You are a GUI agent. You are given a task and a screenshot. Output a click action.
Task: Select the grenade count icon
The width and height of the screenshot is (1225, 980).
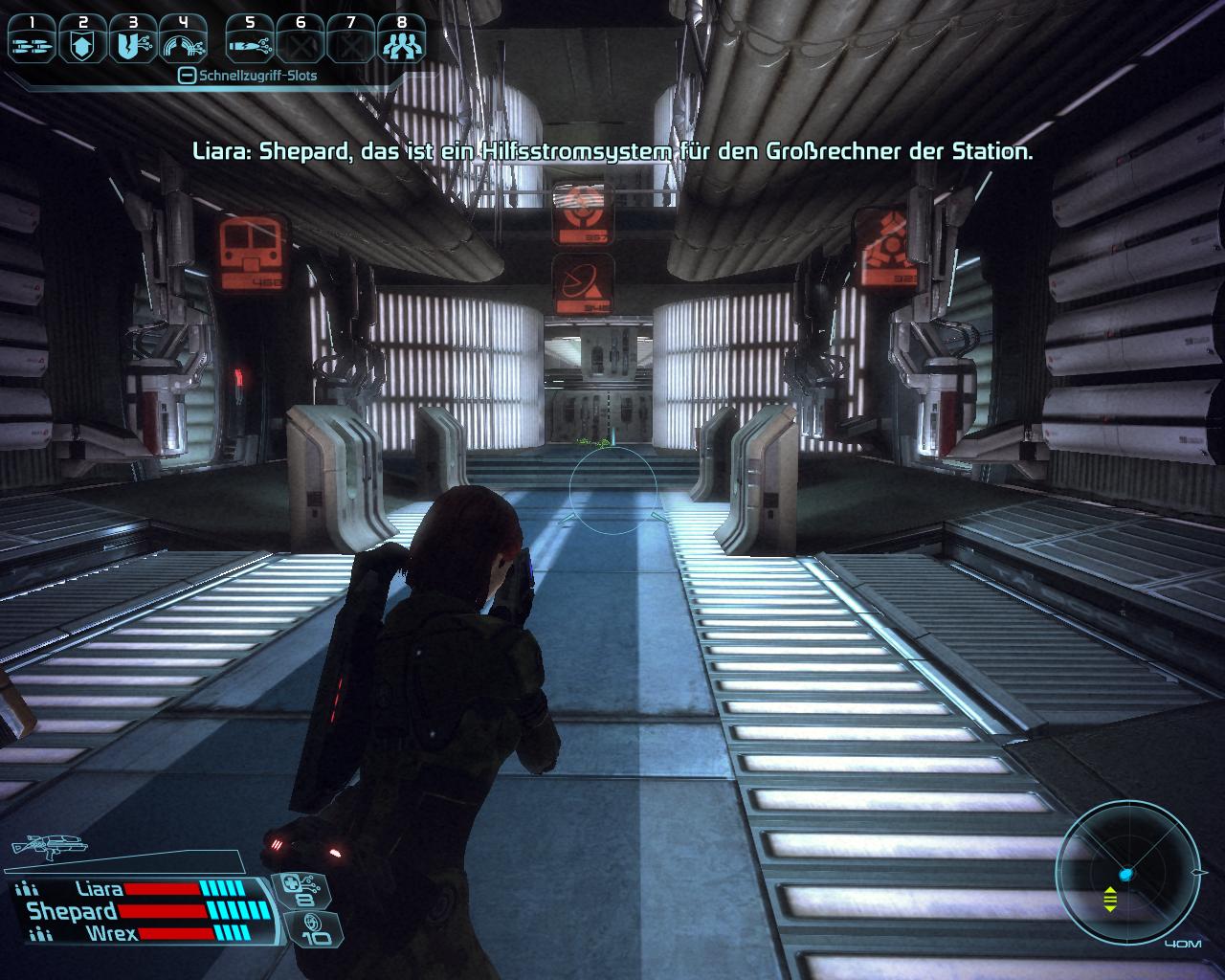(x=315, y=927)
